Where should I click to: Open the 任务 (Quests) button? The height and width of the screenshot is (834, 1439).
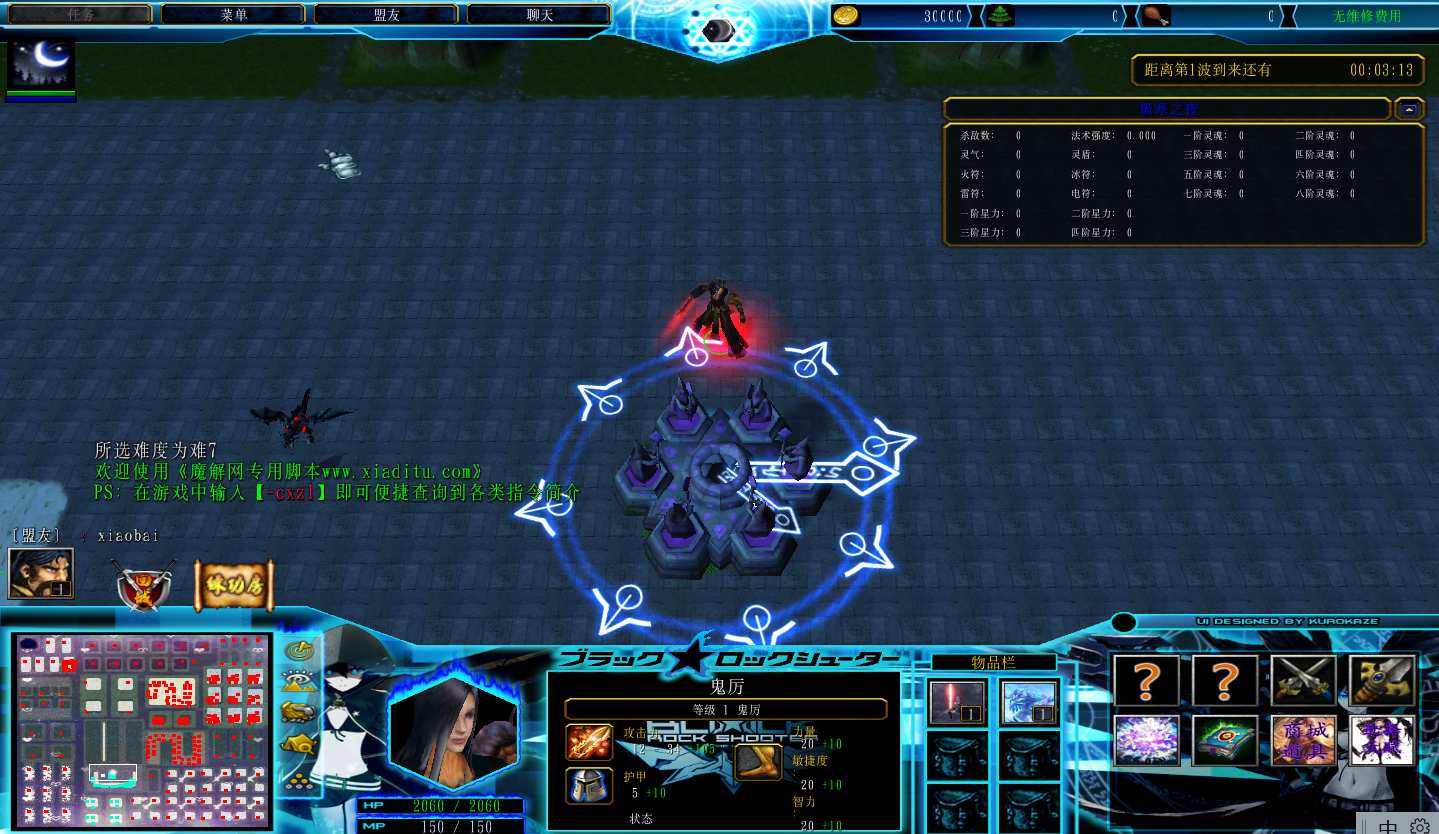tap(80, 14)
